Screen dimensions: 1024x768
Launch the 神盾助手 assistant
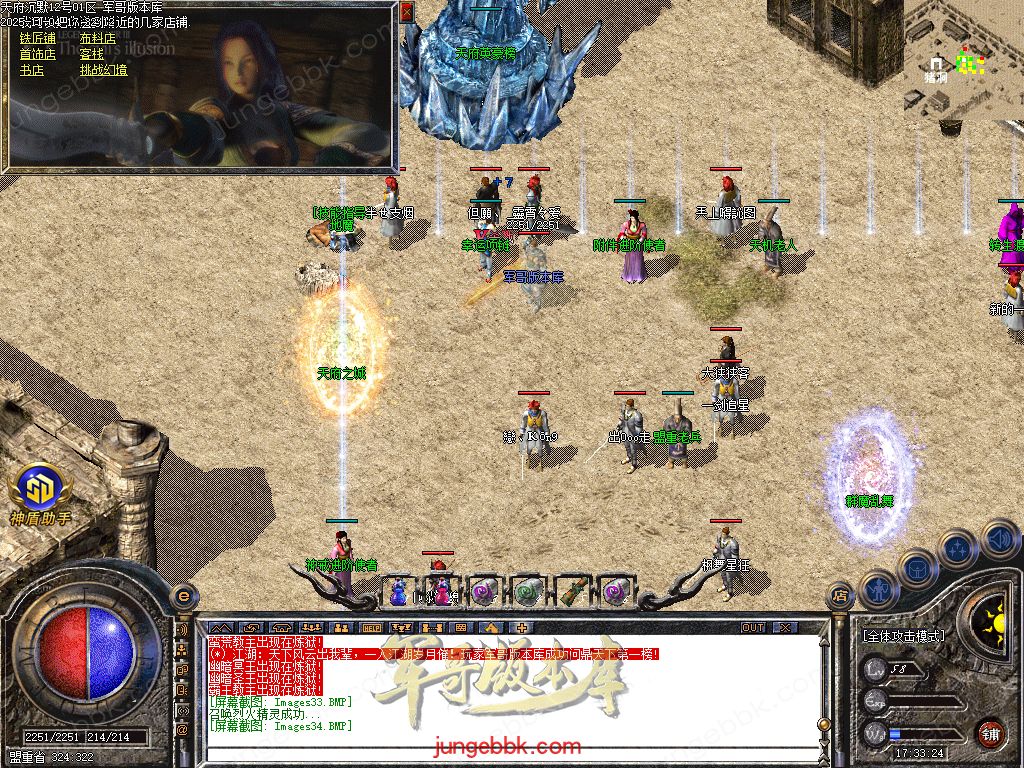(x=40, y=490)
